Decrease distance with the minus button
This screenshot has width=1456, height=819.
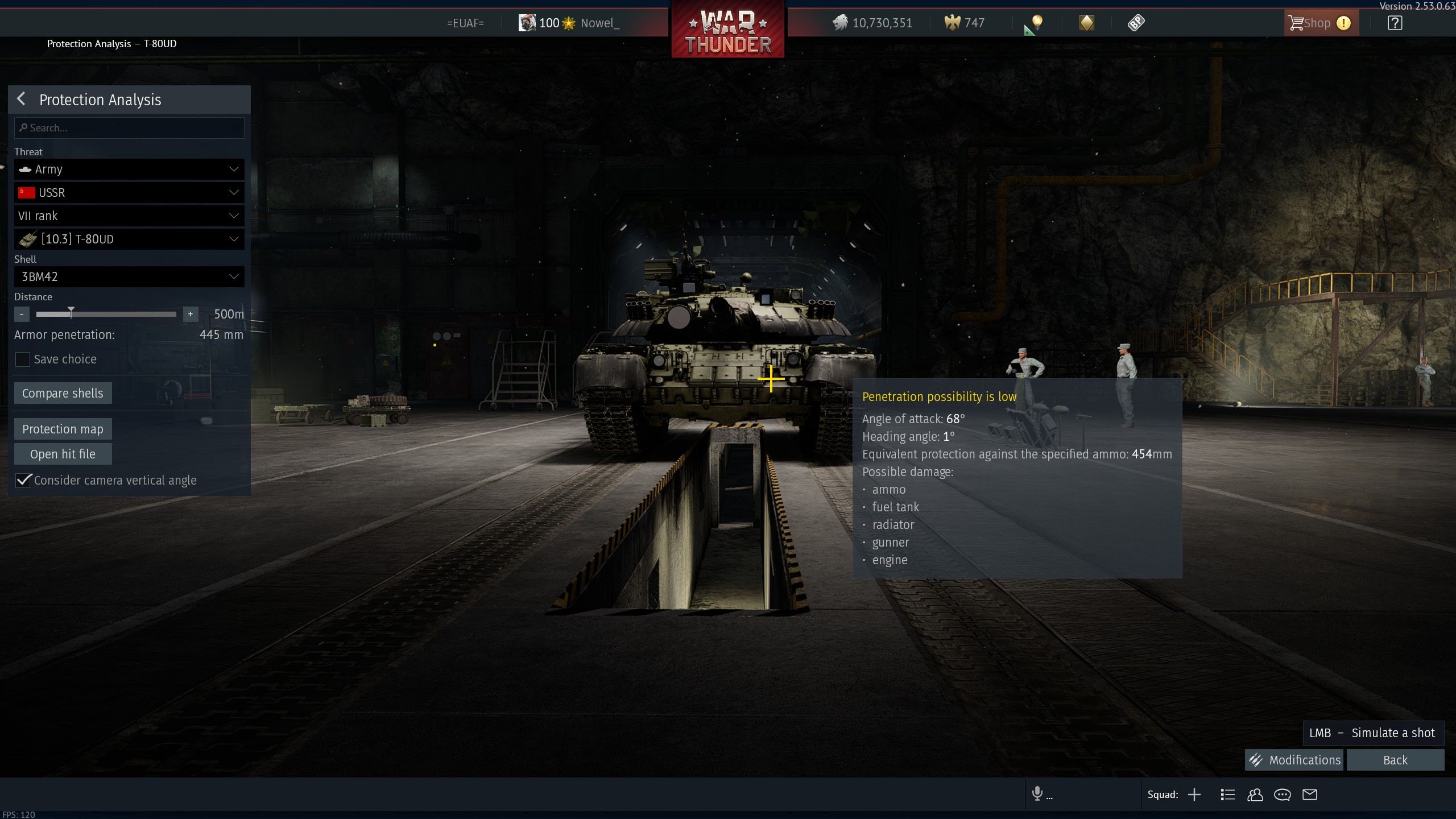[x=22, y=314]
